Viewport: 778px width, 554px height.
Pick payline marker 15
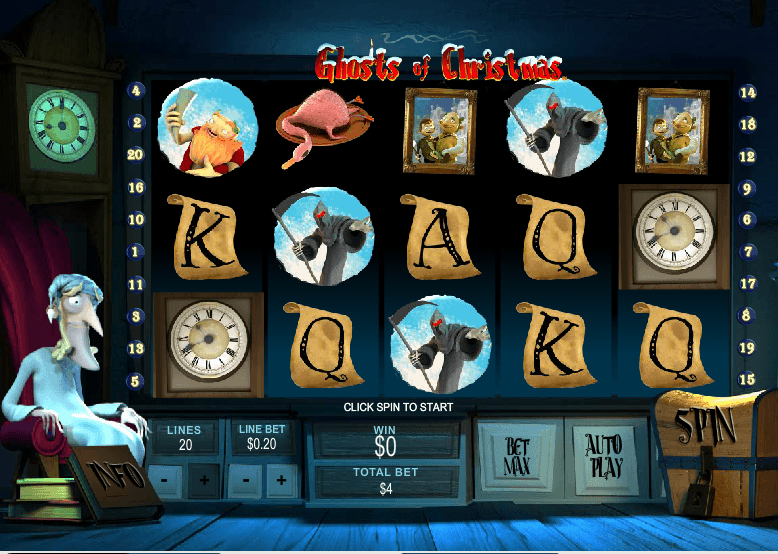tap(747, 380)
